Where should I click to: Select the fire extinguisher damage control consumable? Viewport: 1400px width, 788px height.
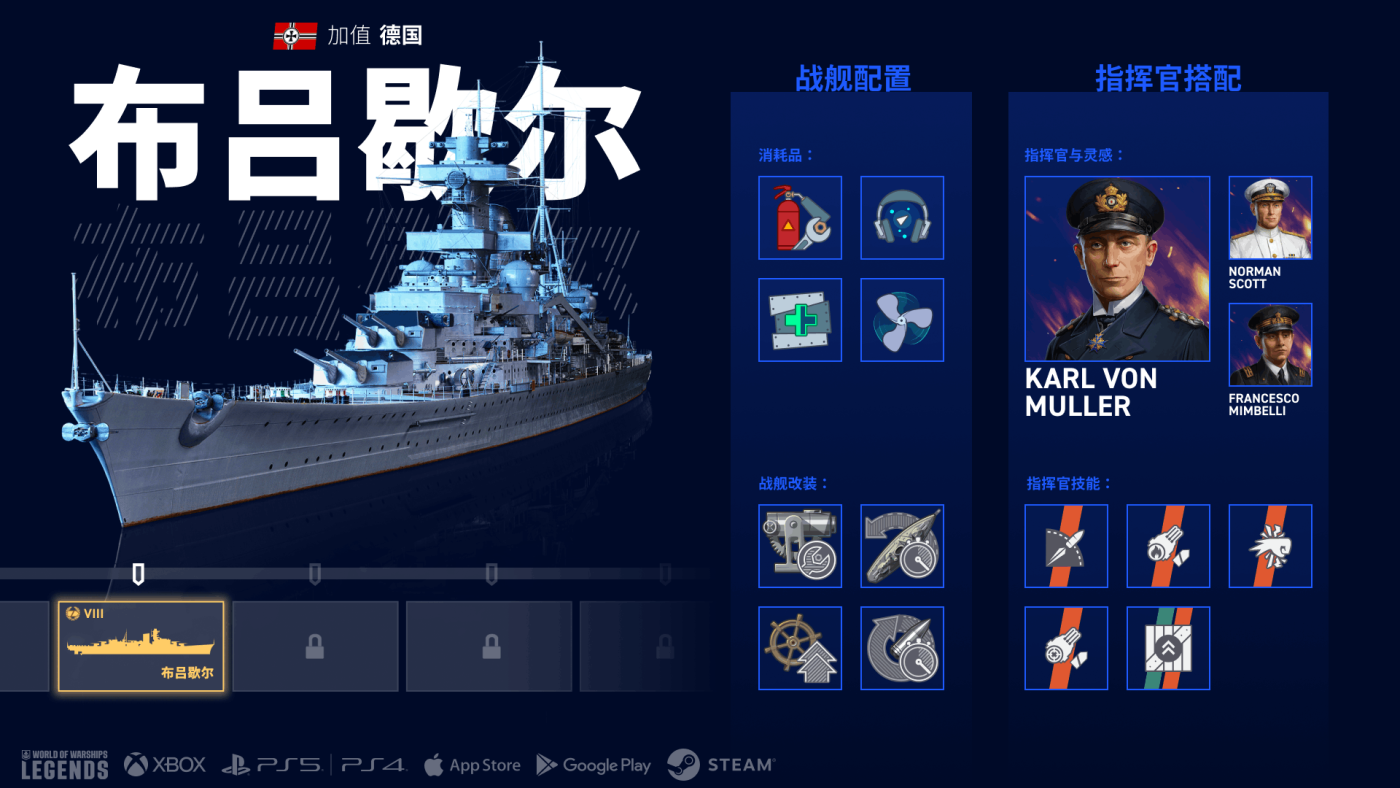pos(800,218)
